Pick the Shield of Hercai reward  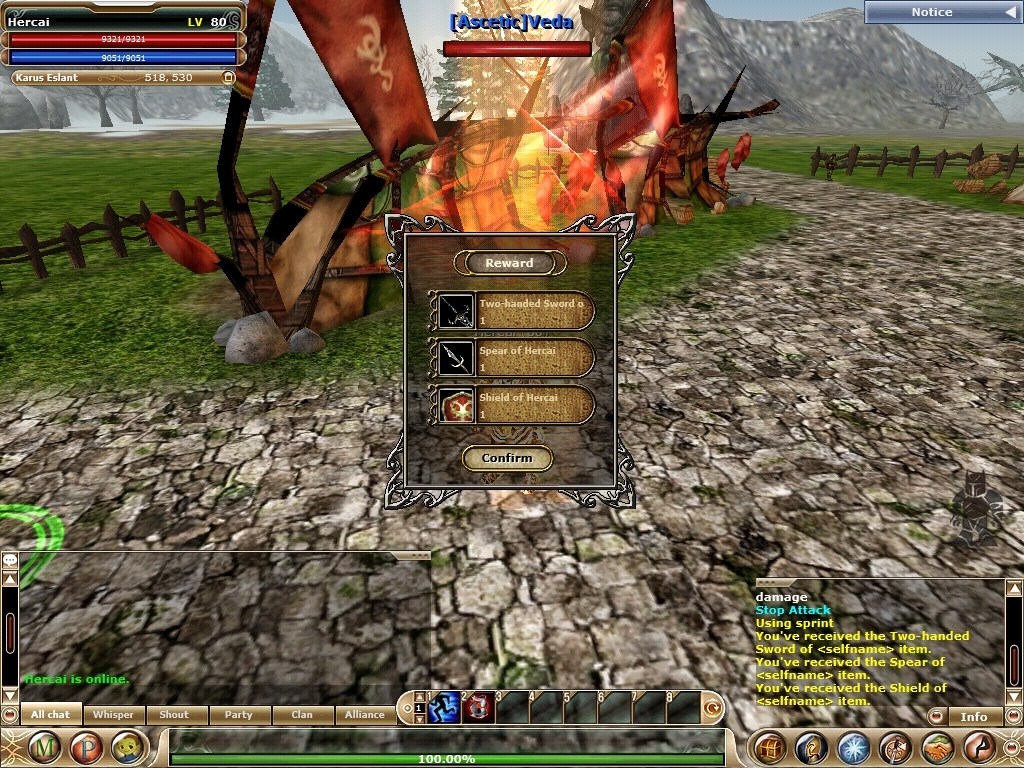point(512,404)
